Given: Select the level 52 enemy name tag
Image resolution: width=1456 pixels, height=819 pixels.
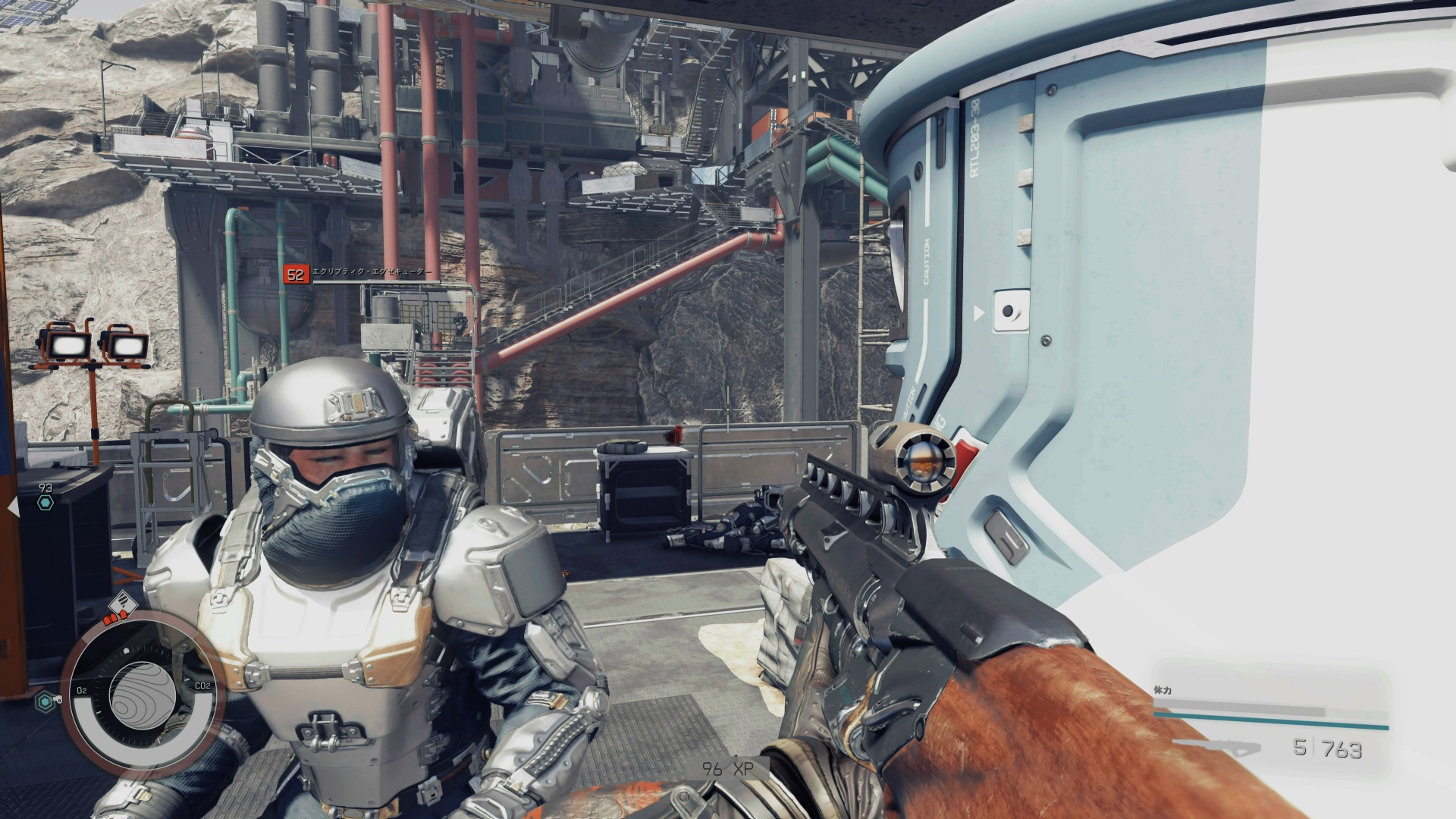Looking at the screenshot, I should pos(359,273).
